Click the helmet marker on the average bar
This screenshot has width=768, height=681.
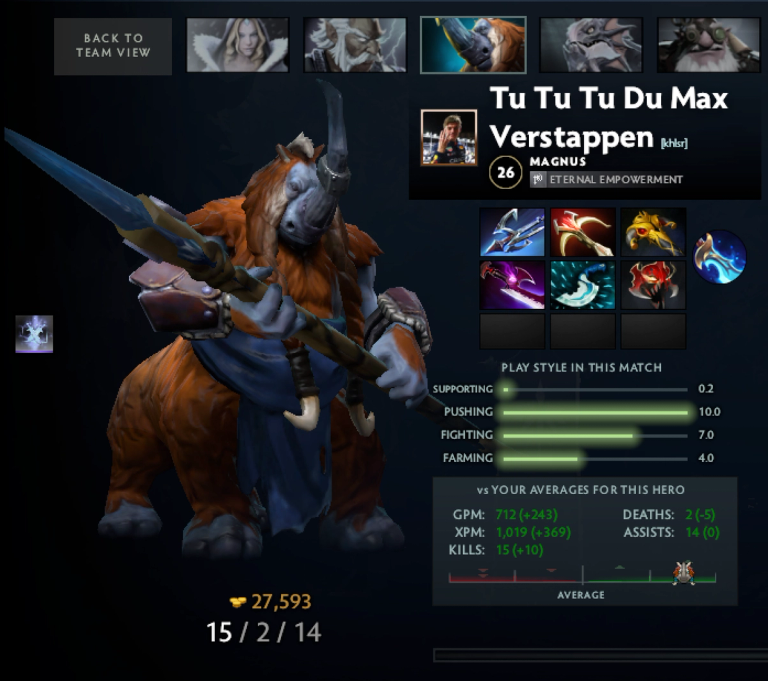684,574
